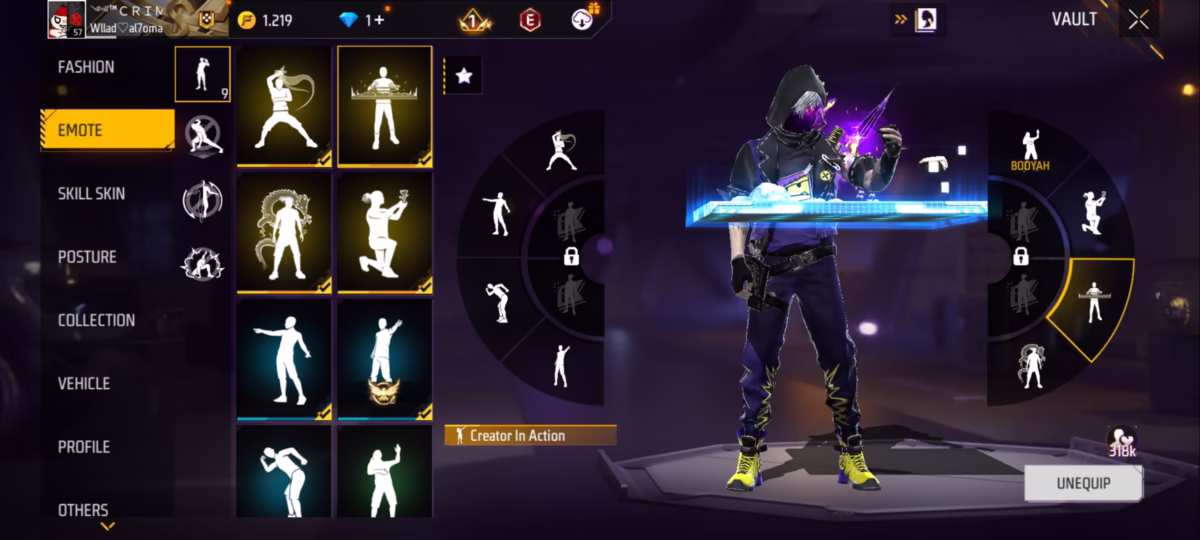Open the Posture category

coord(87,257)
